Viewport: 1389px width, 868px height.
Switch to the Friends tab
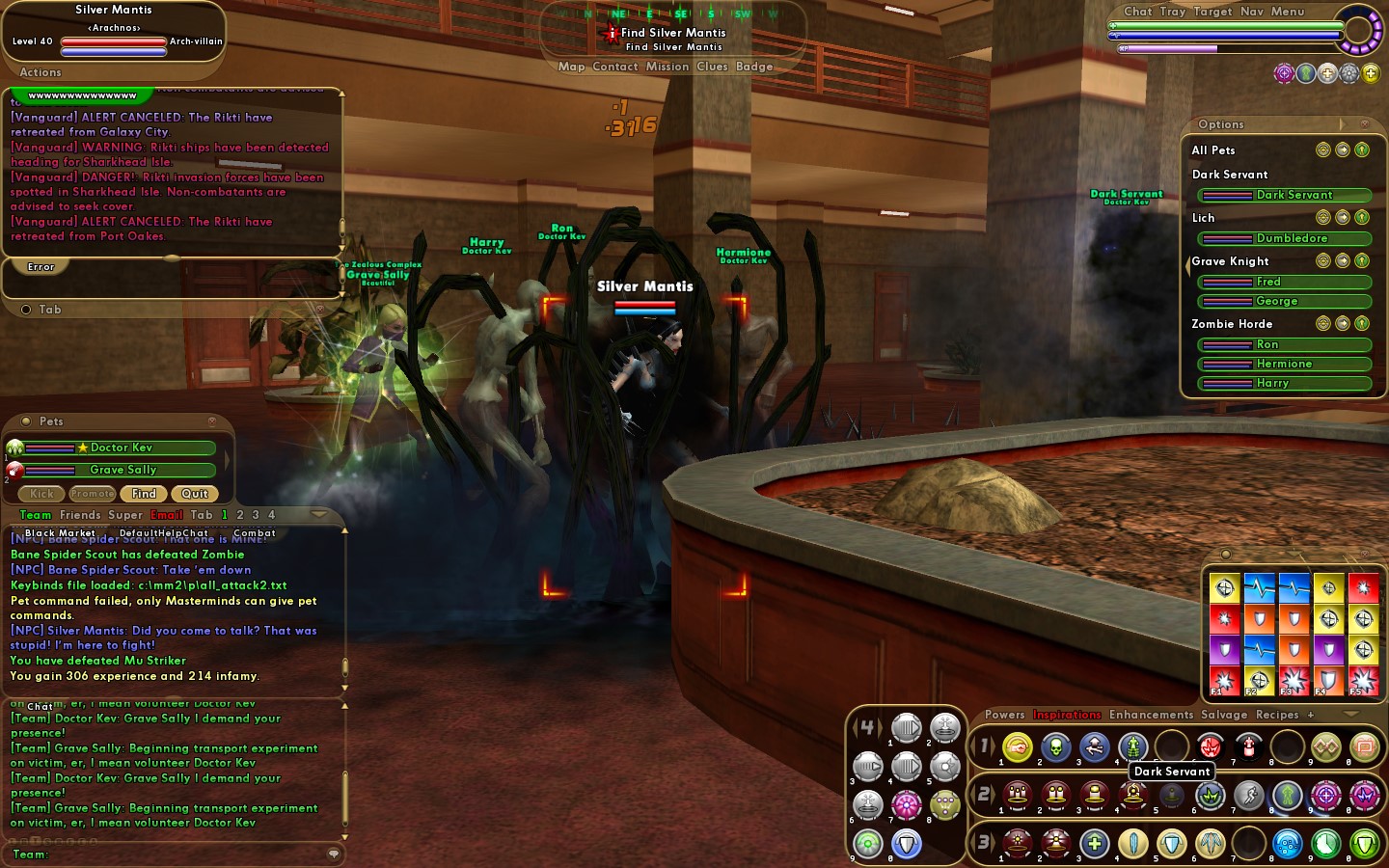[x=80, y=515]
